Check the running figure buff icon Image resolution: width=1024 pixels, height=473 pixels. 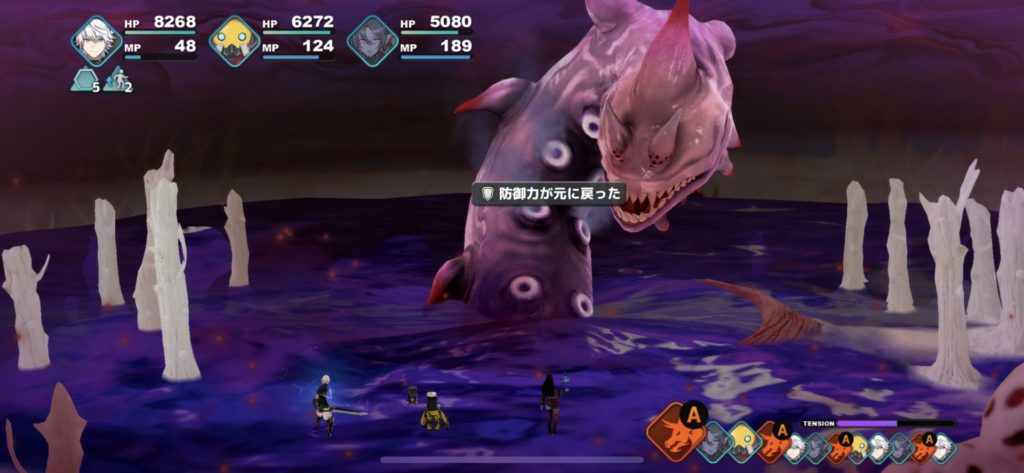coord(115,80)
